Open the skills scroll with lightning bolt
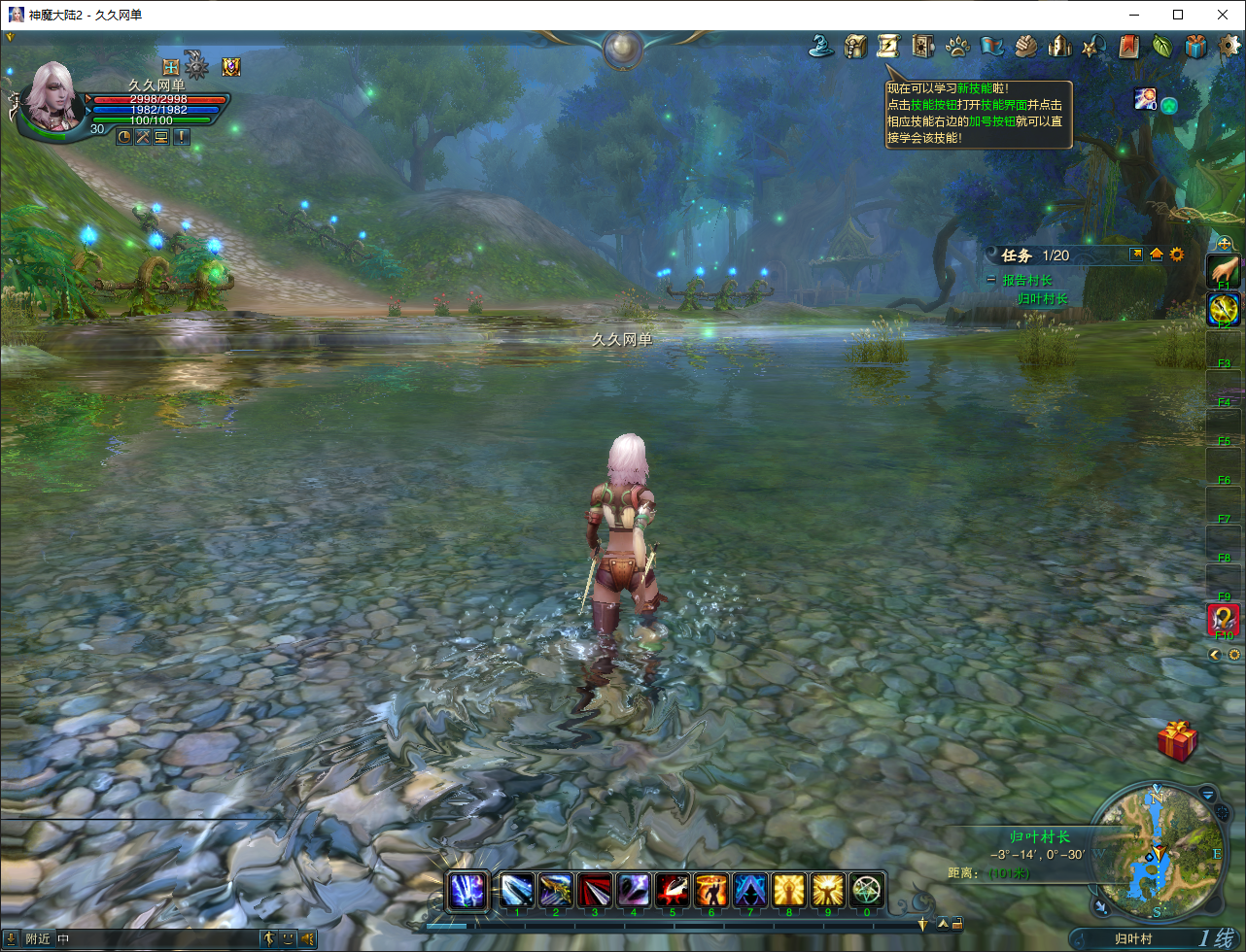 click(888, 46)
